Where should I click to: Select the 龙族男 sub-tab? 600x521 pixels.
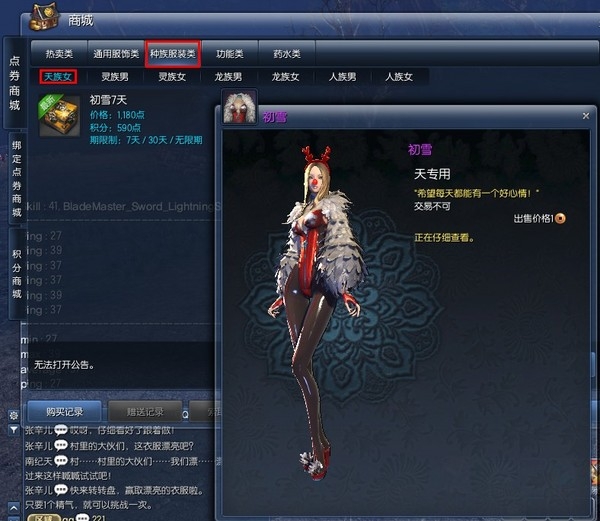(229, 76)
